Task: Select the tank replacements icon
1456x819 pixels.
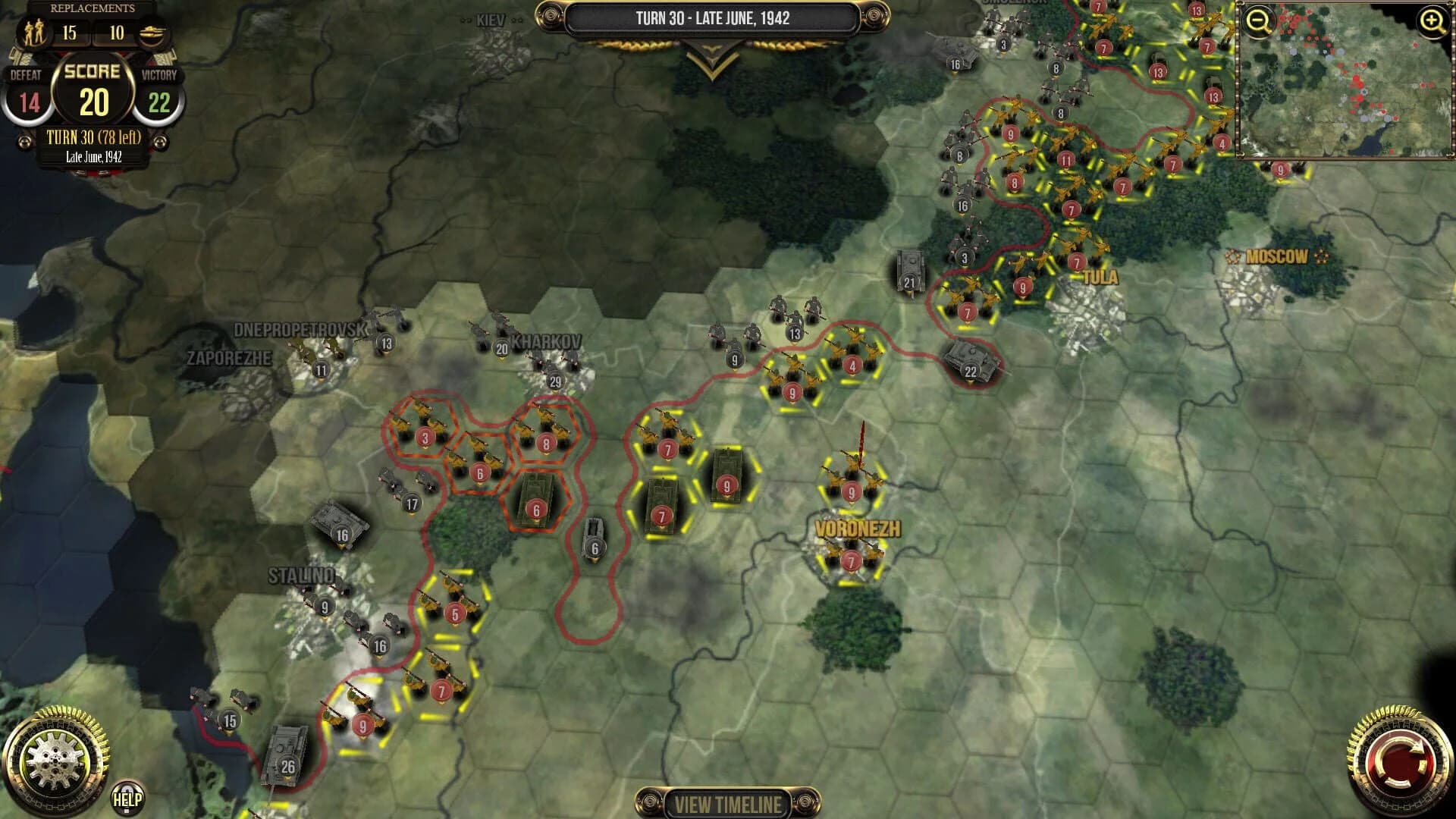Action: (x=154, y=34)
